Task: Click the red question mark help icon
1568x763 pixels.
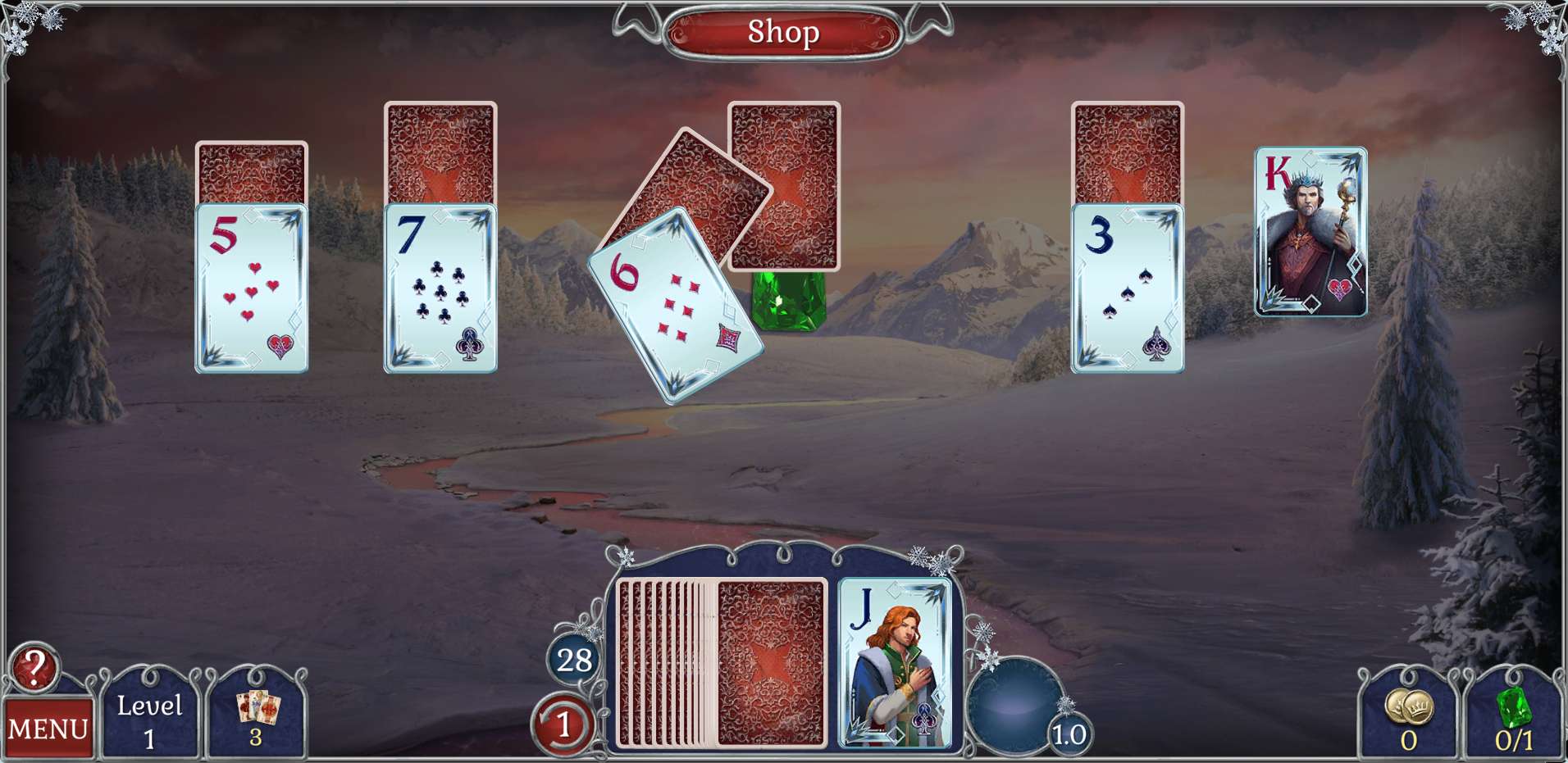Action: pos(34,669)
